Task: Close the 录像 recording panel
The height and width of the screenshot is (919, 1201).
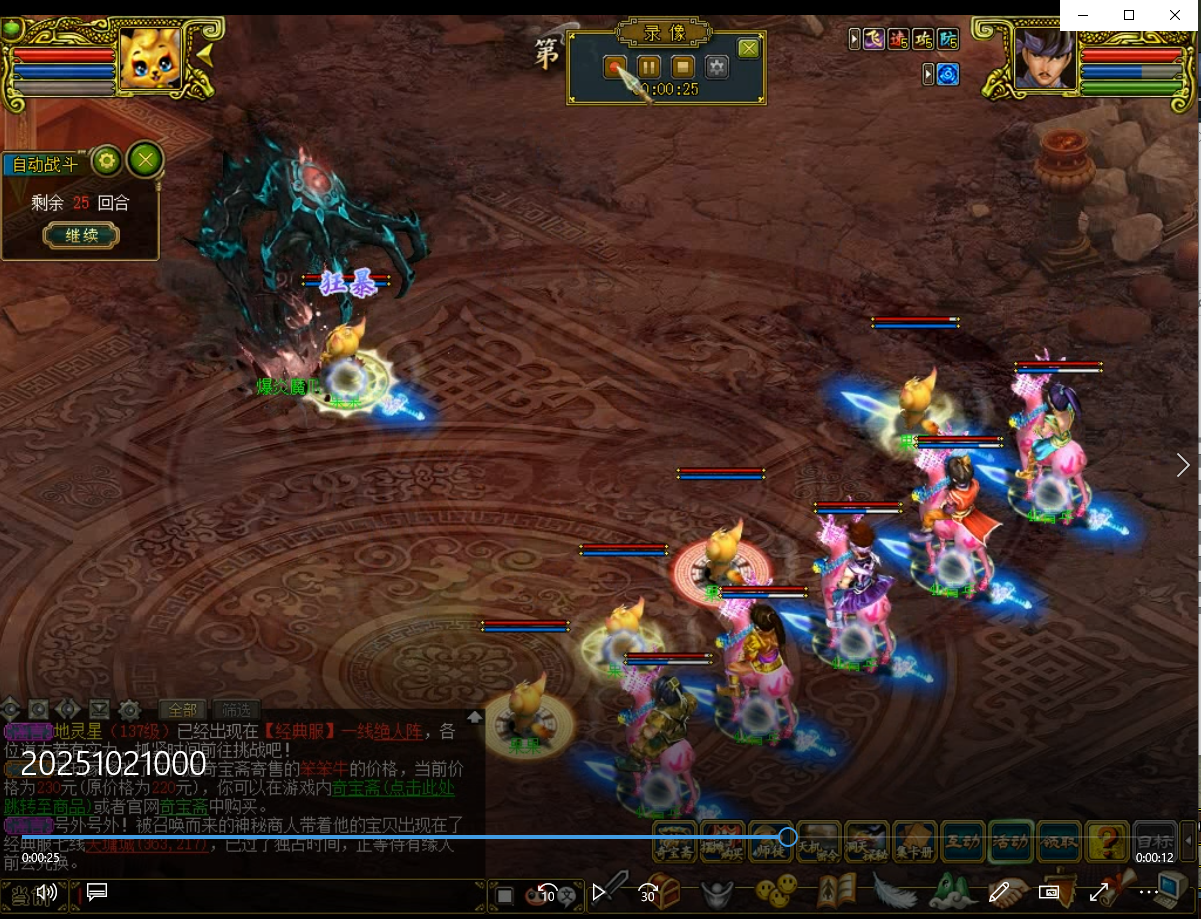Action: pos(748,48)
